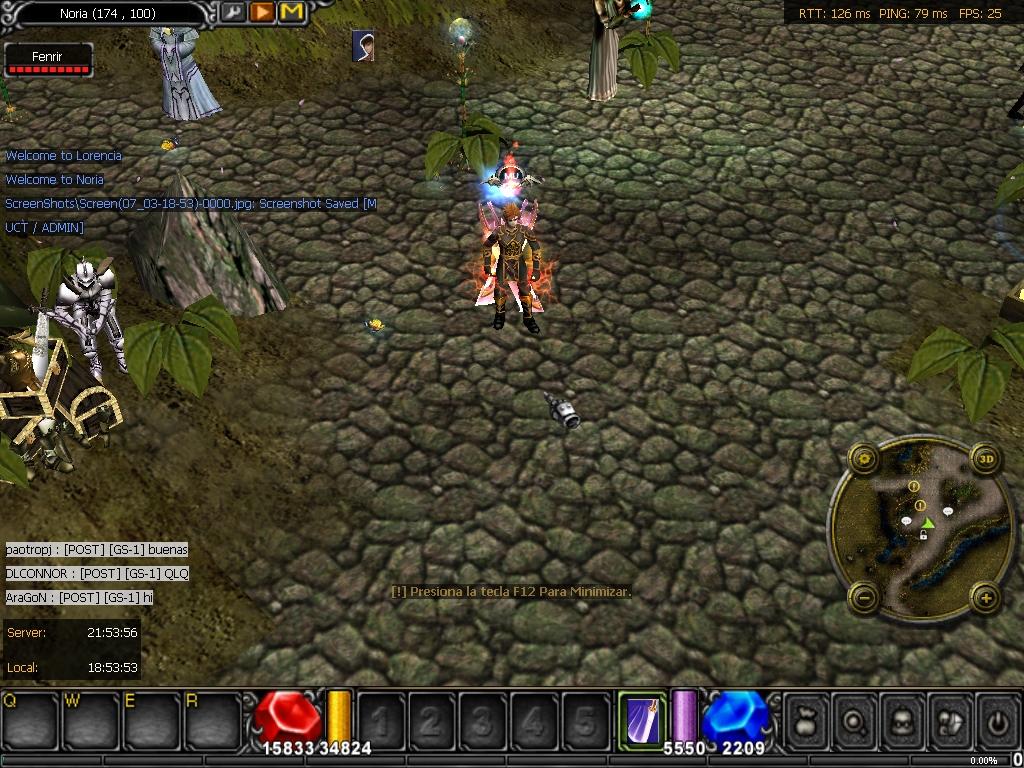Zoom in the minimap with plus button

click(987, 598)
